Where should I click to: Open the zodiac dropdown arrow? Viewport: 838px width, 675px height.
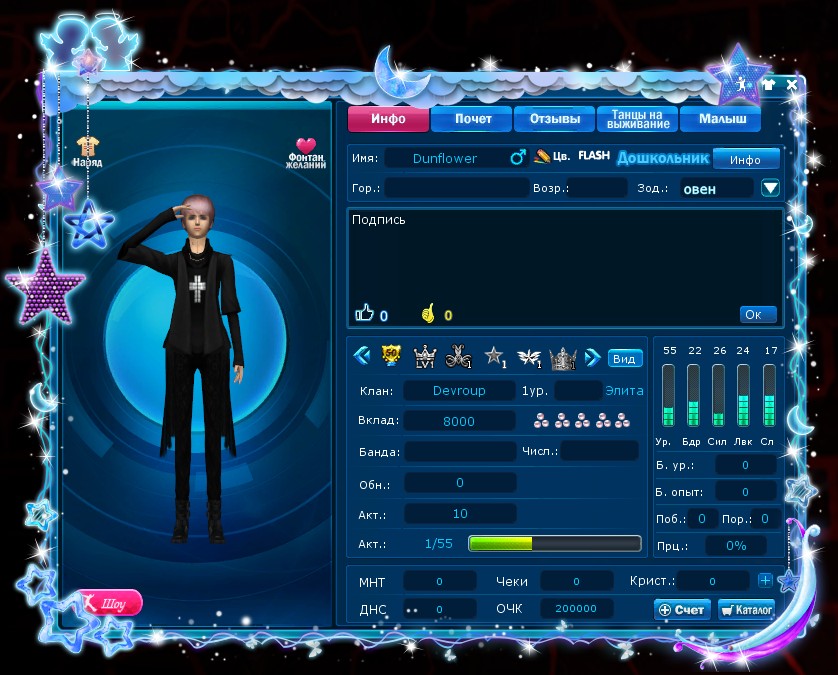770,188
